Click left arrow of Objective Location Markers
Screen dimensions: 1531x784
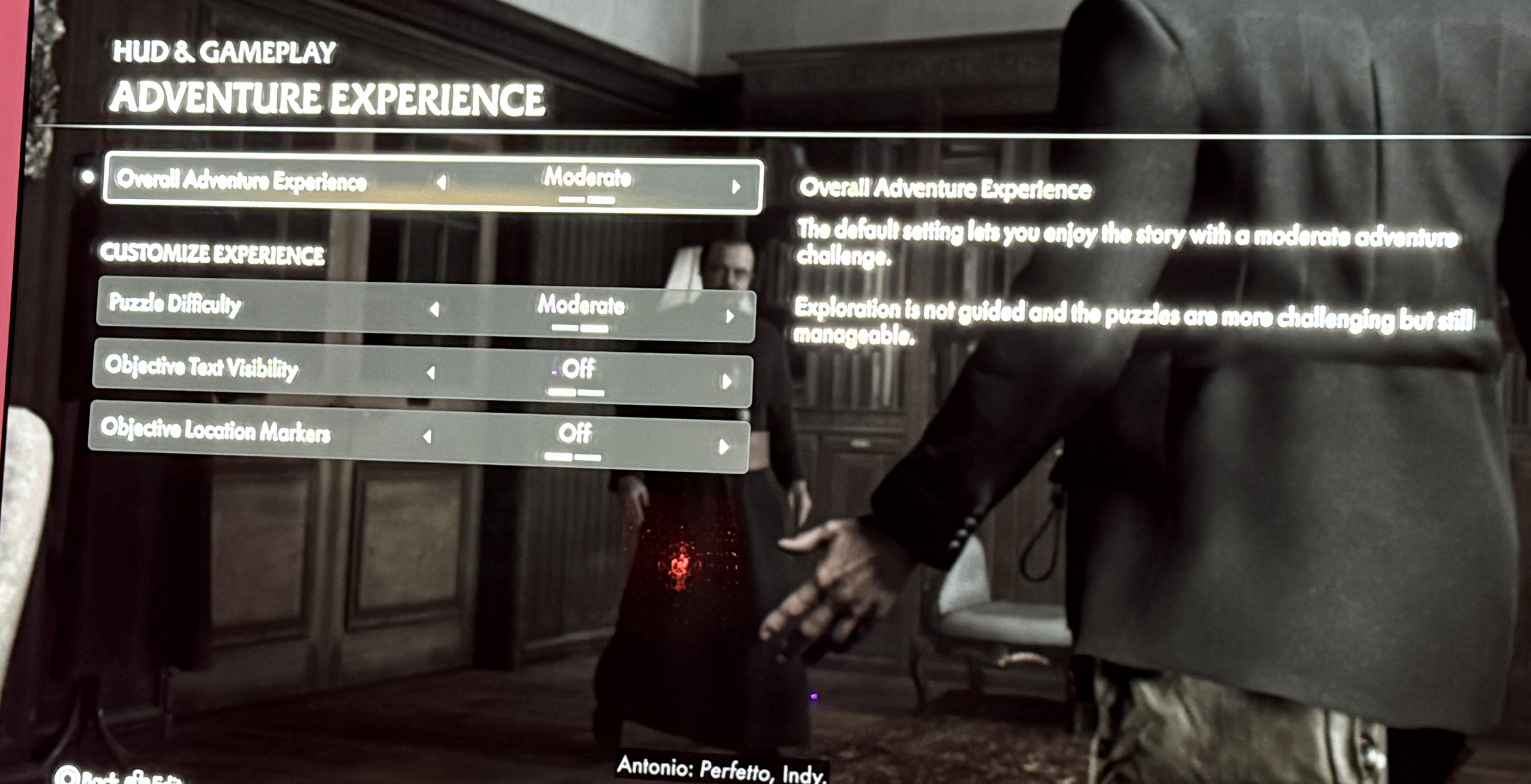pyautogui.click(x=427, y=437)
